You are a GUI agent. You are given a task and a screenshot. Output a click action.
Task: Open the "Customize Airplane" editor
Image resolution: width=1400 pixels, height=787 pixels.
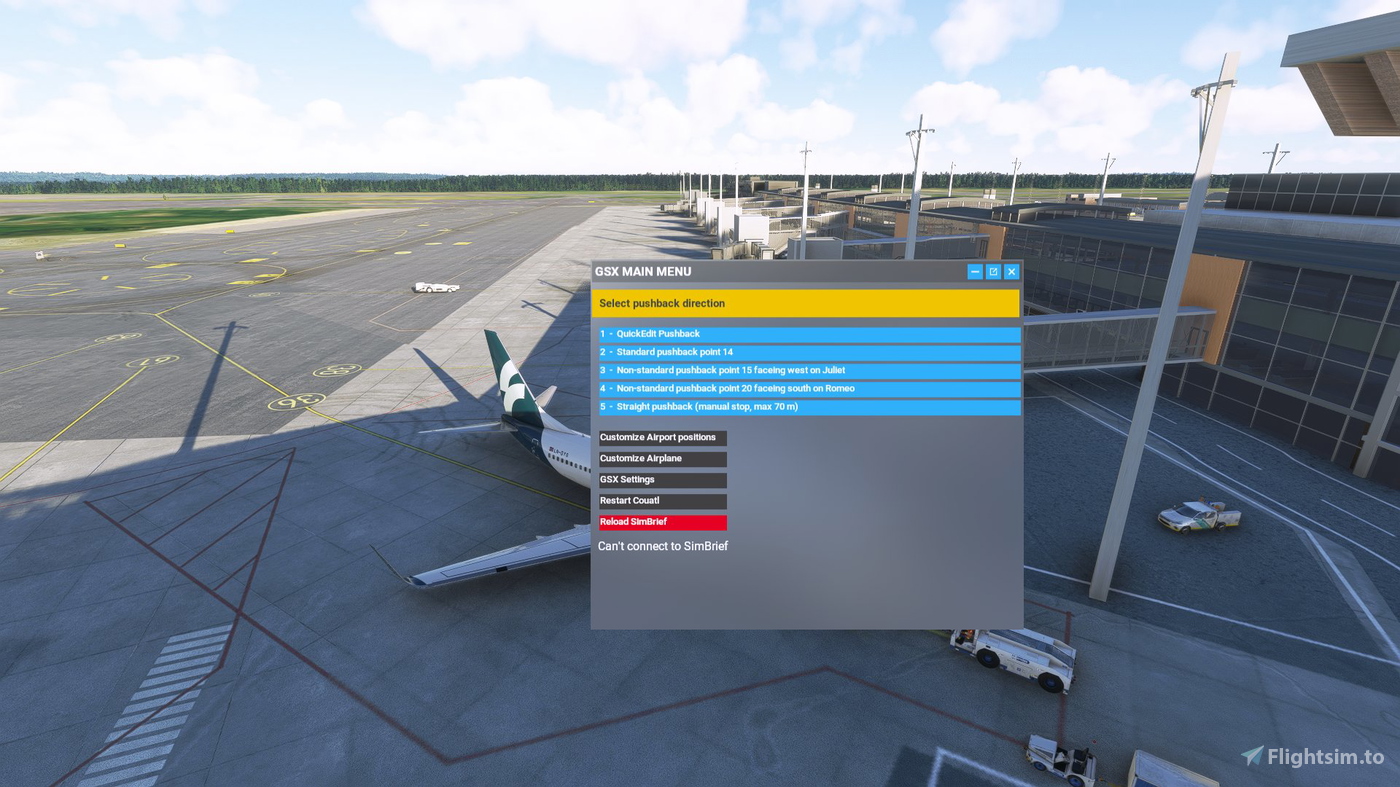(662, 458)
